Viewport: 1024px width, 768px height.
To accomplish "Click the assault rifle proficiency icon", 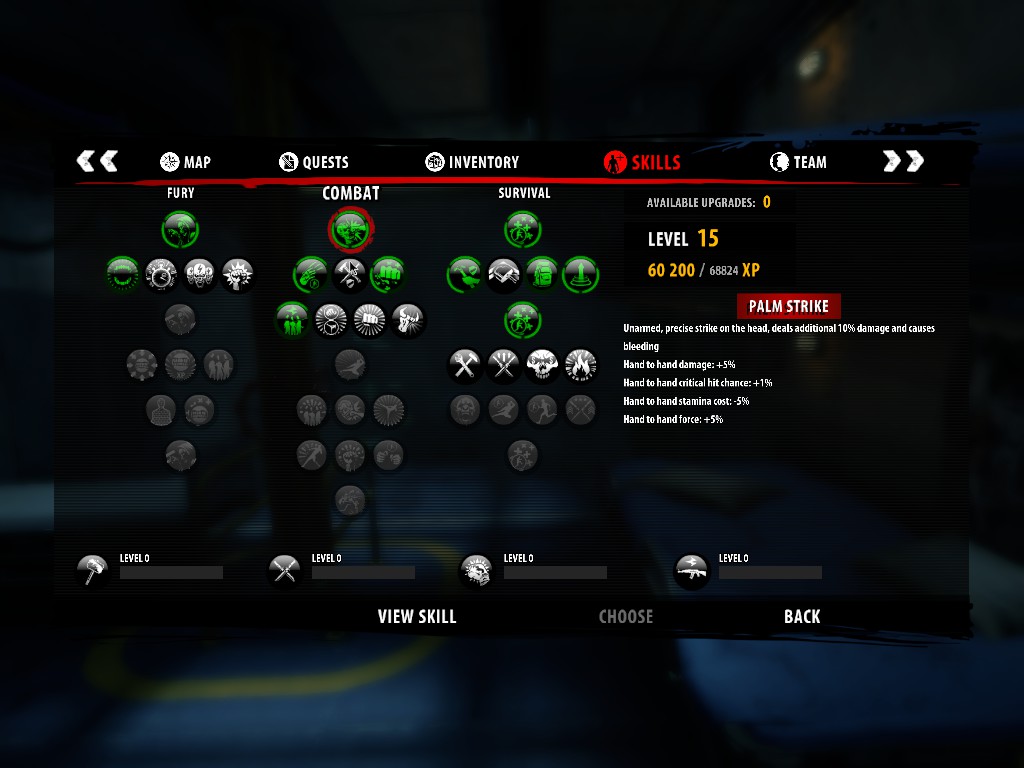I will (692, 570).
